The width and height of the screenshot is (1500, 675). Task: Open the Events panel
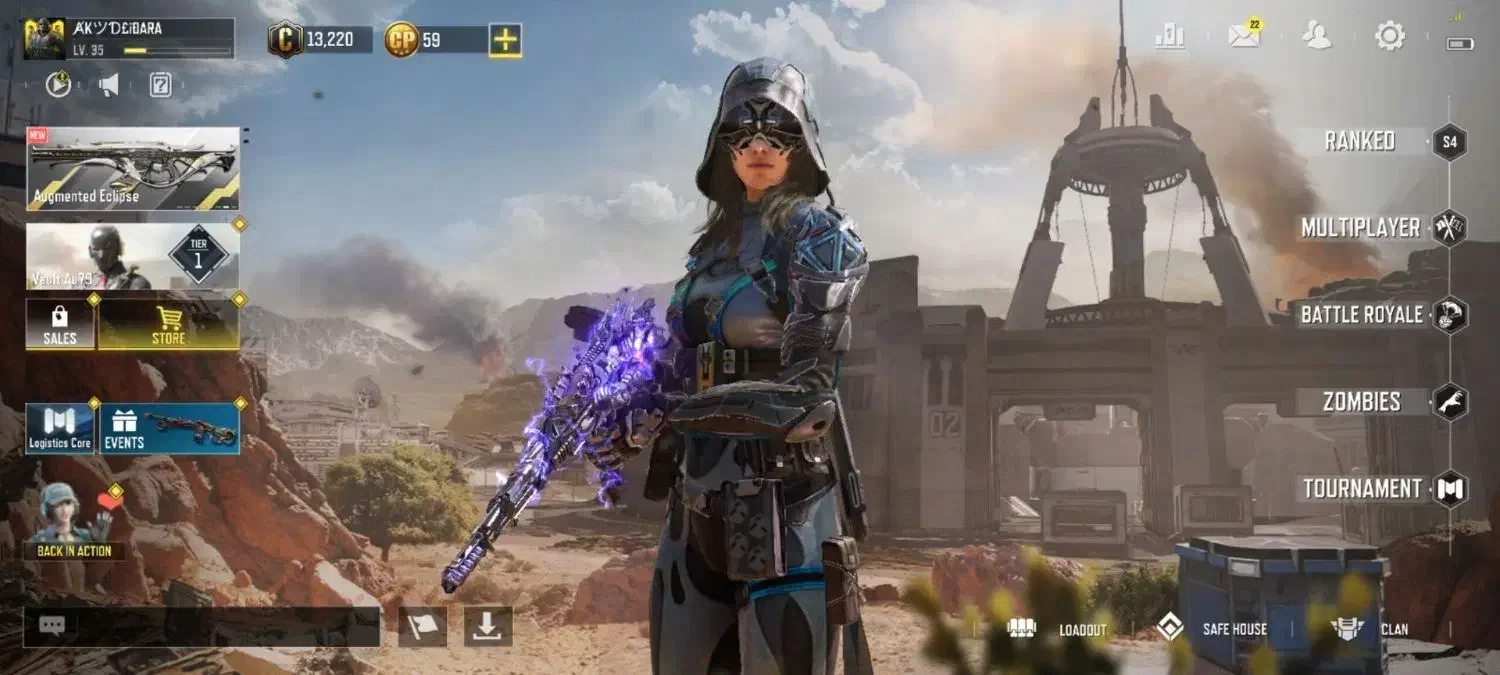(169, 429)
